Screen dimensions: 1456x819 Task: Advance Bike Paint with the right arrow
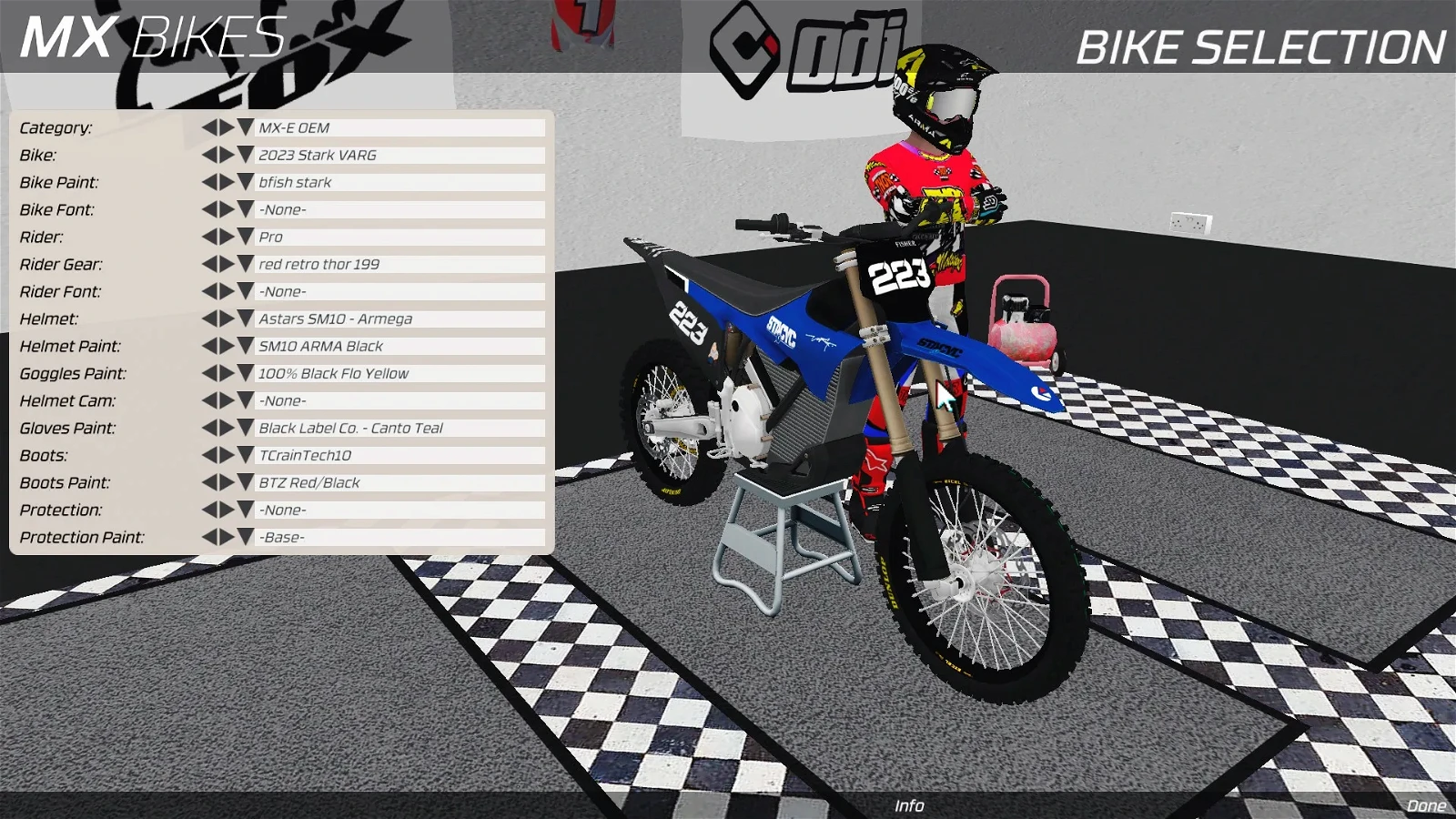(x=226, y=182)
